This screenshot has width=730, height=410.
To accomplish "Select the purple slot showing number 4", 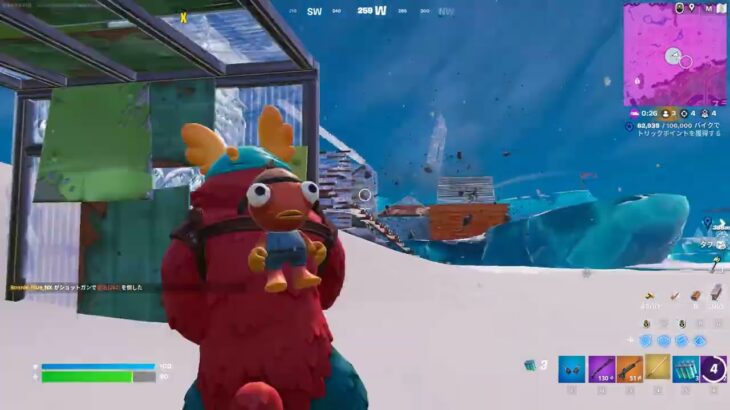I will (x=714, y=369).
